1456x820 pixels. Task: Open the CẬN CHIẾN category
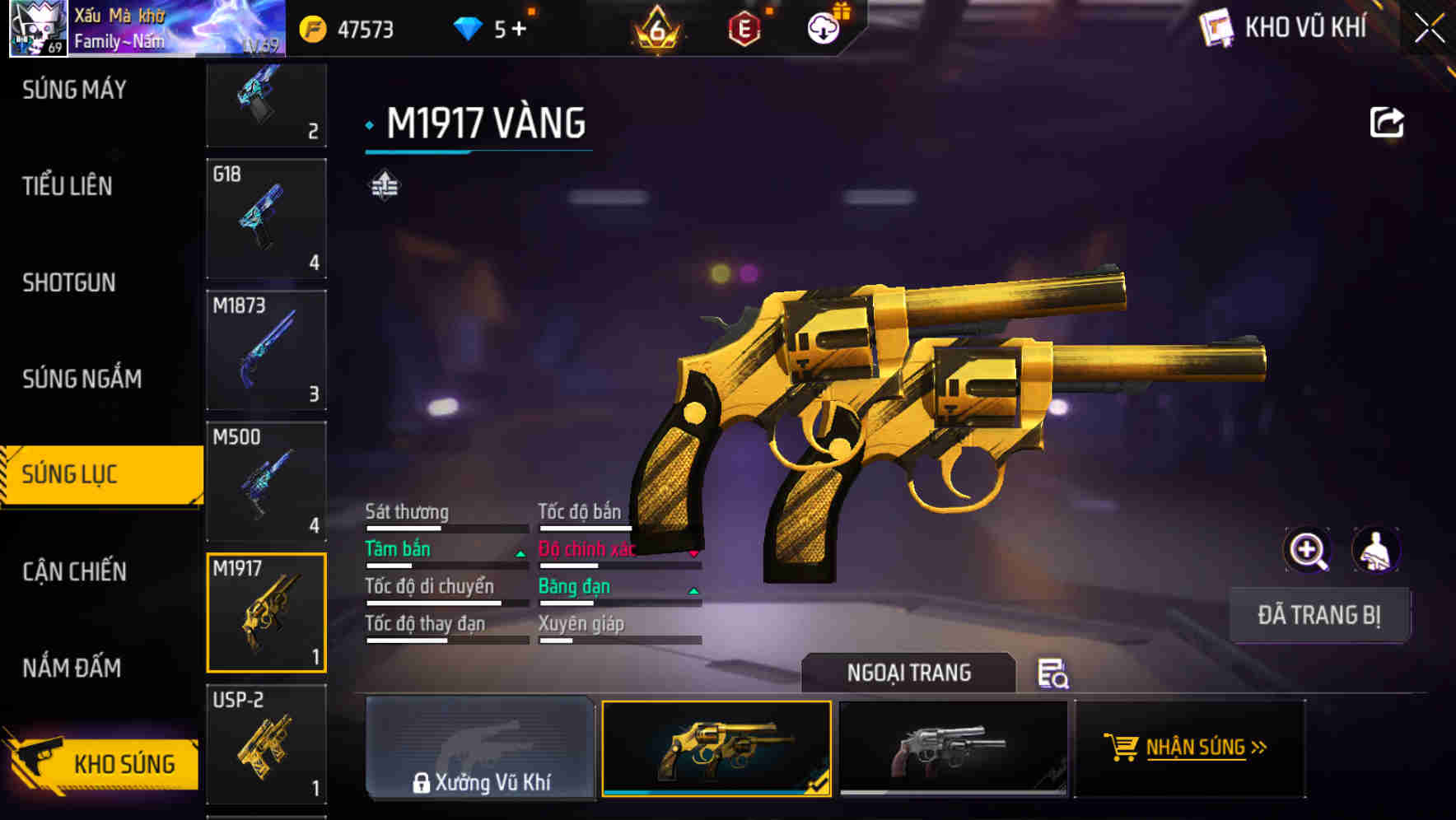pos(73,571)
